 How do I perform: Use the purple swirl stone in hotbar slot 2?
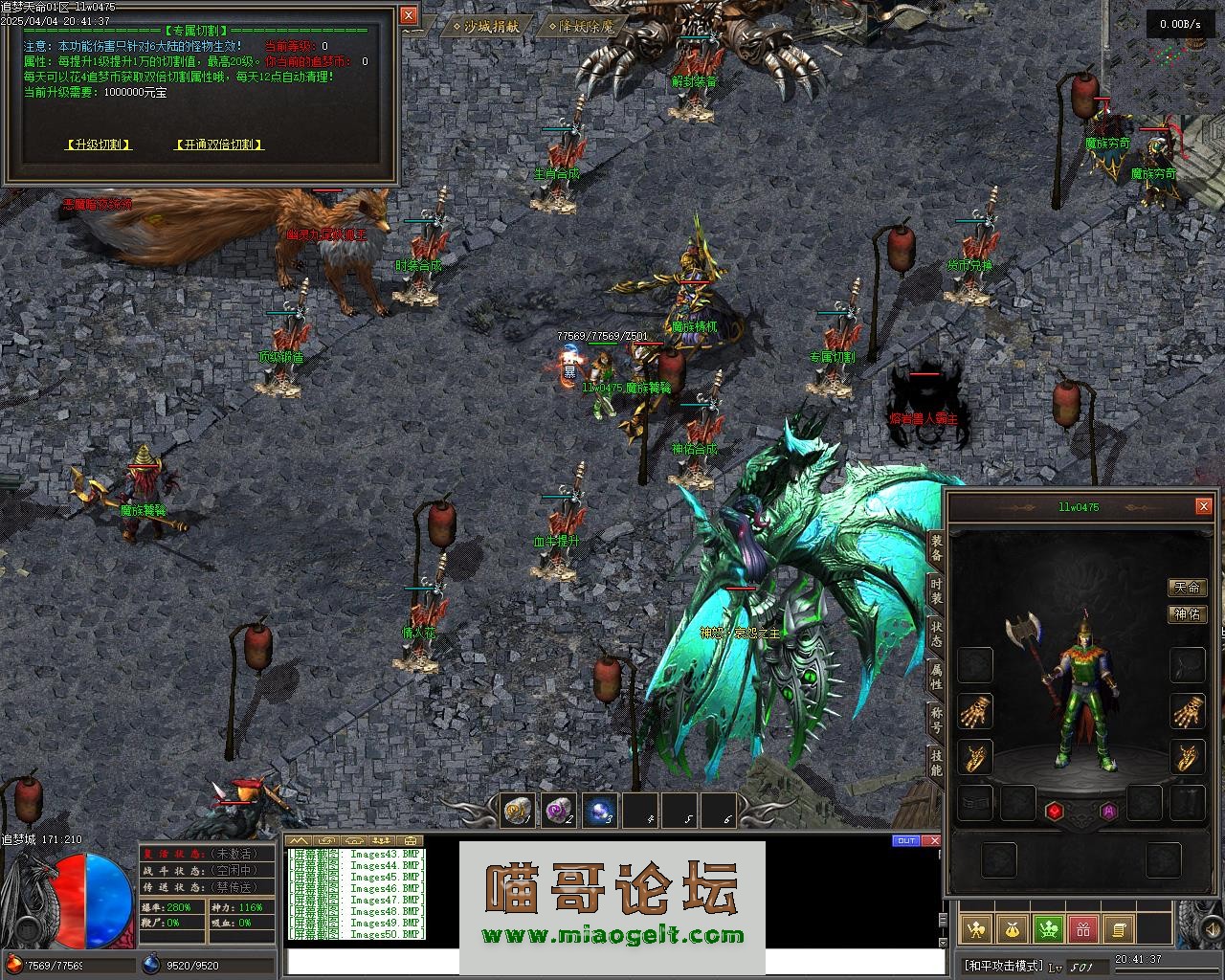tap(558, 812)
